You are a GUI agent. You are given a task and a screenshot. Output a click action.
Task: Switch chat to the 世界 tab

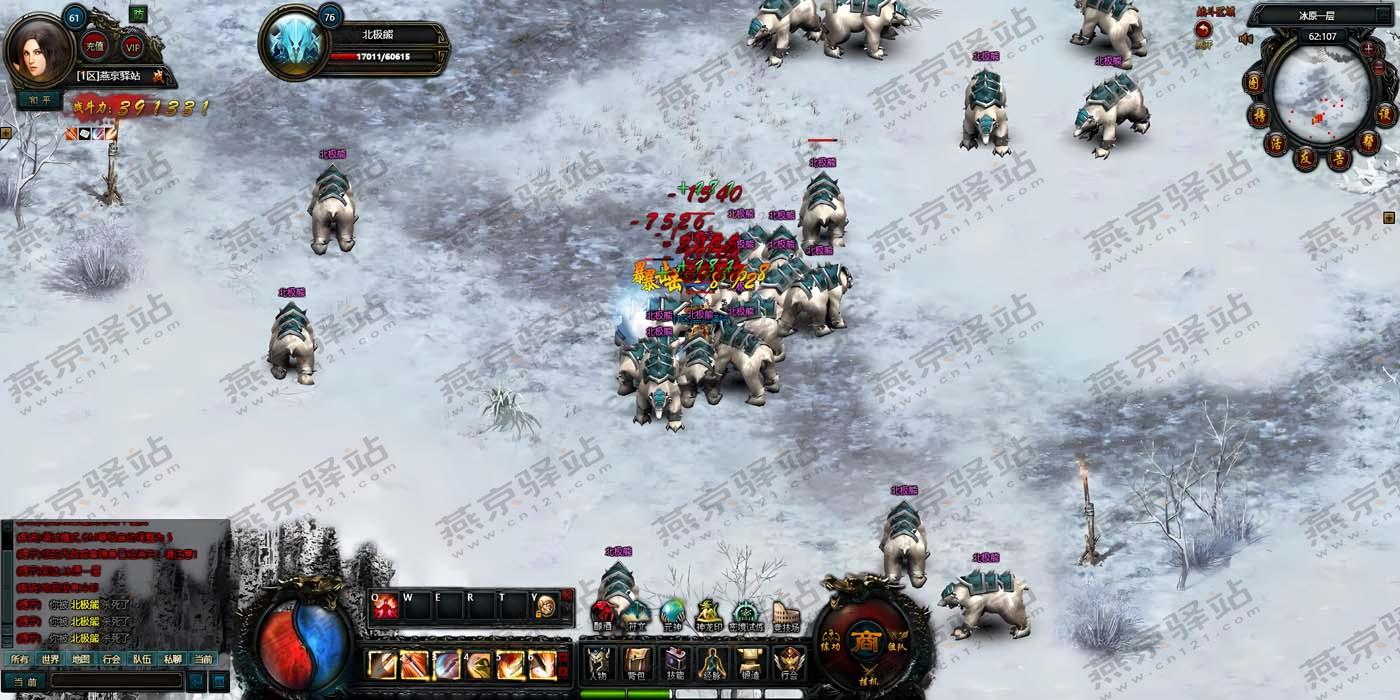[x=50, y=659]
